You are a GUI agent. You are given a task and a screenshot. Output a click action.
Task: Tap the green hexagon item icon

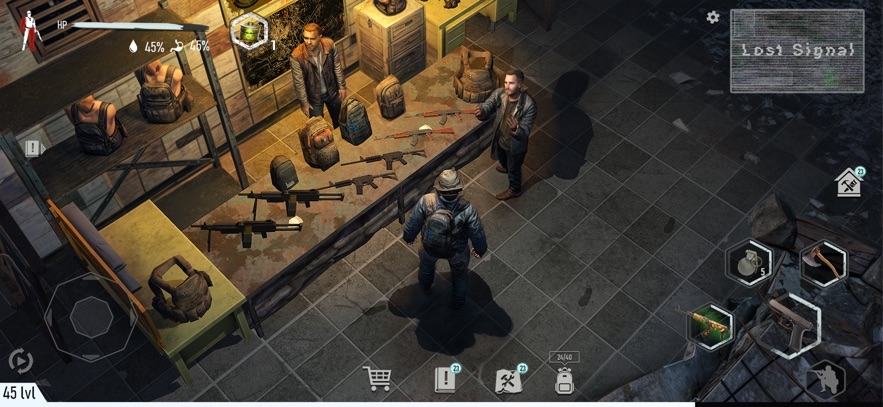[246, 32]
